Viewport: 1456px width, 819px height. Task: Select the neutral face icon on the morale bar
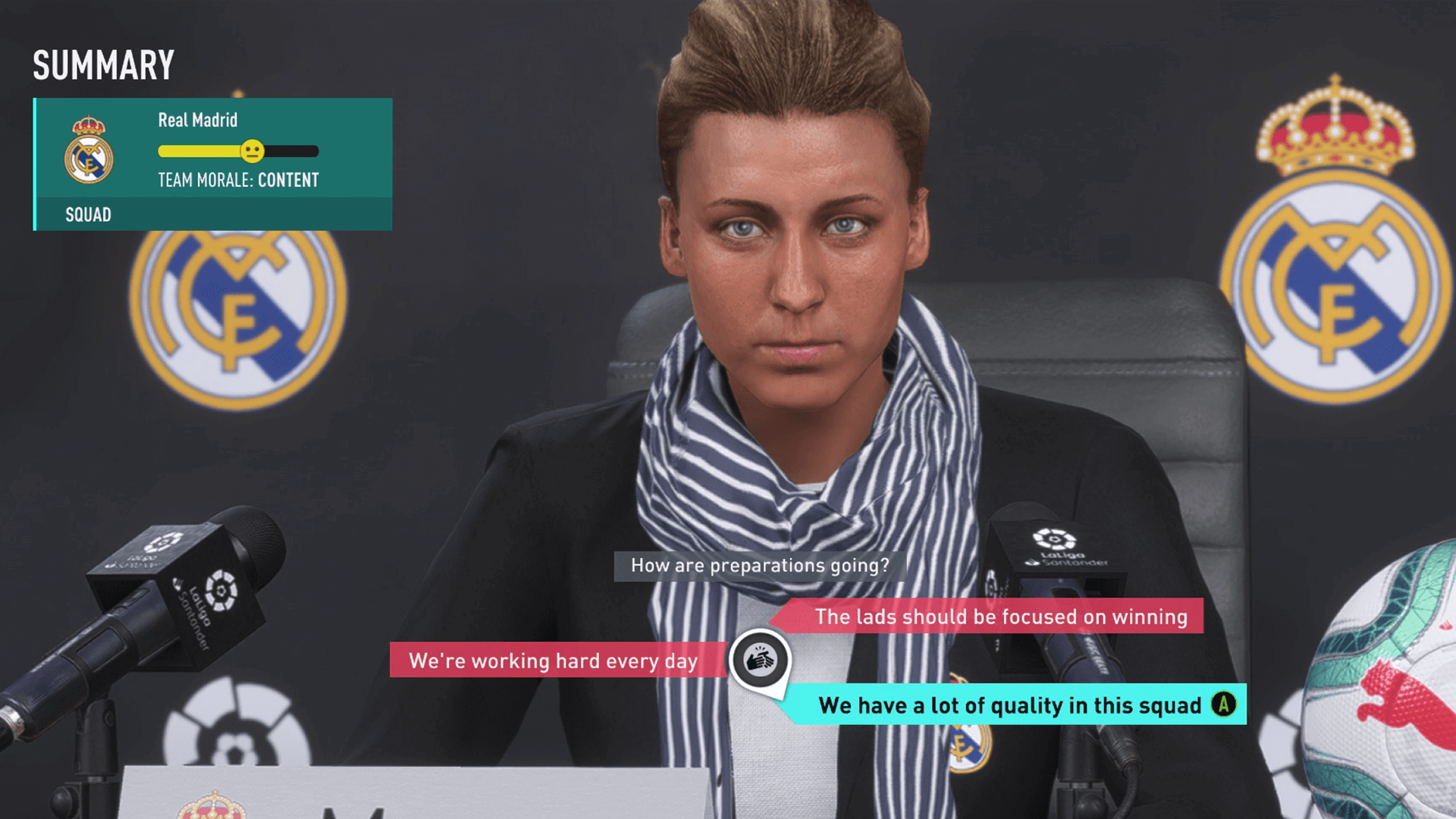(x=252, y=151)
